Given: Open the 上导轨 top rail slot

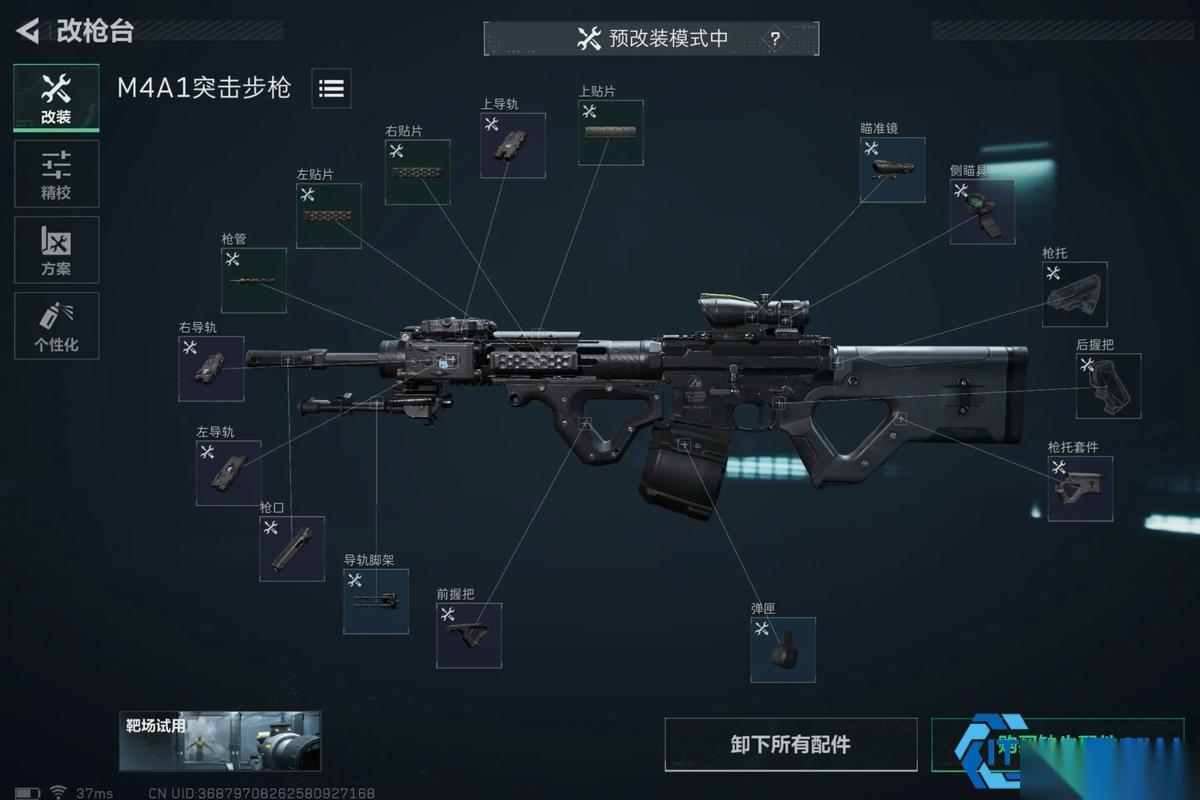Looking at the screenshot, I should tap(513, 145).
